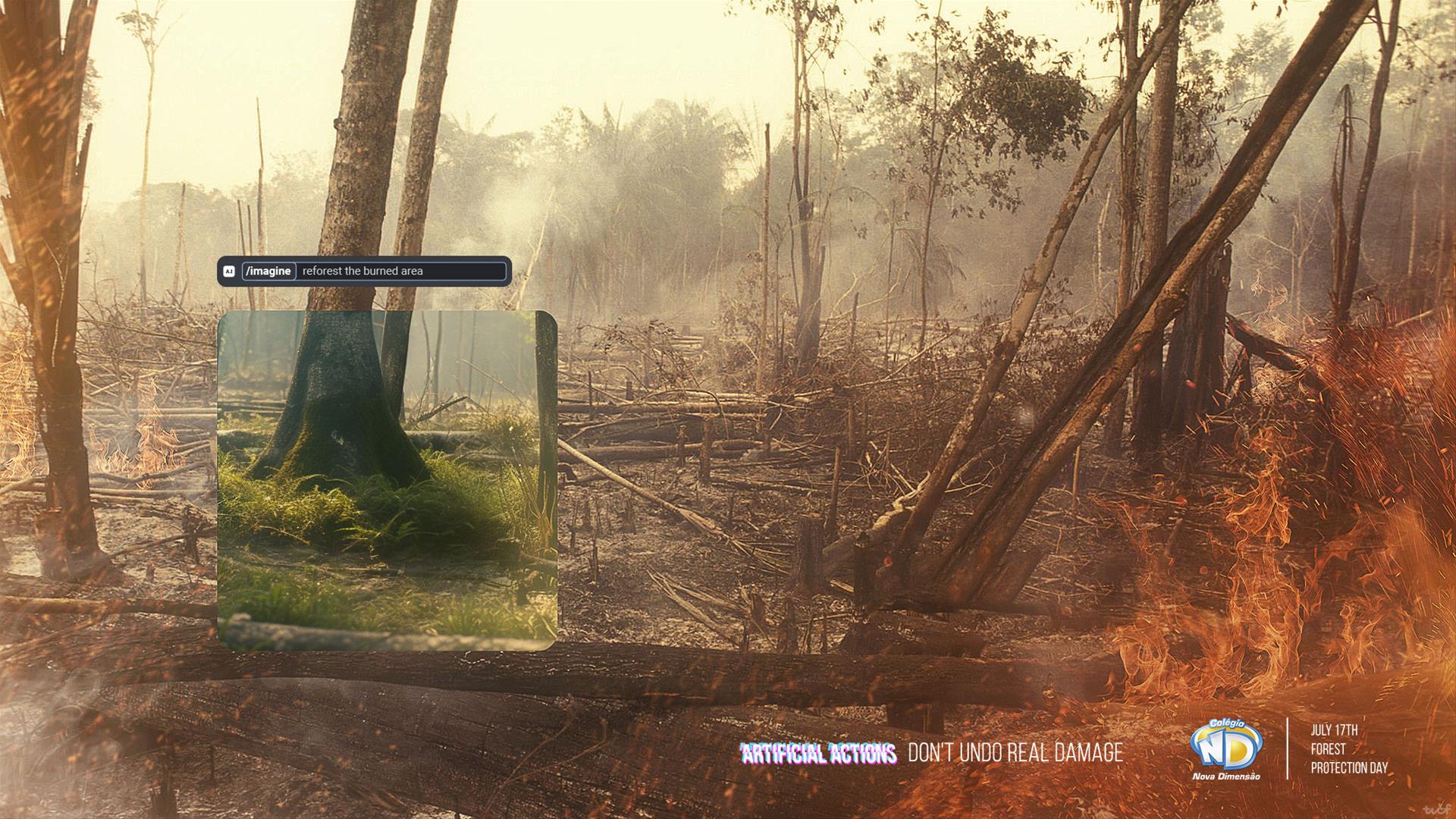
Task: Click the small AI icon in the prompt bar
Action: (x=229, y=271)
